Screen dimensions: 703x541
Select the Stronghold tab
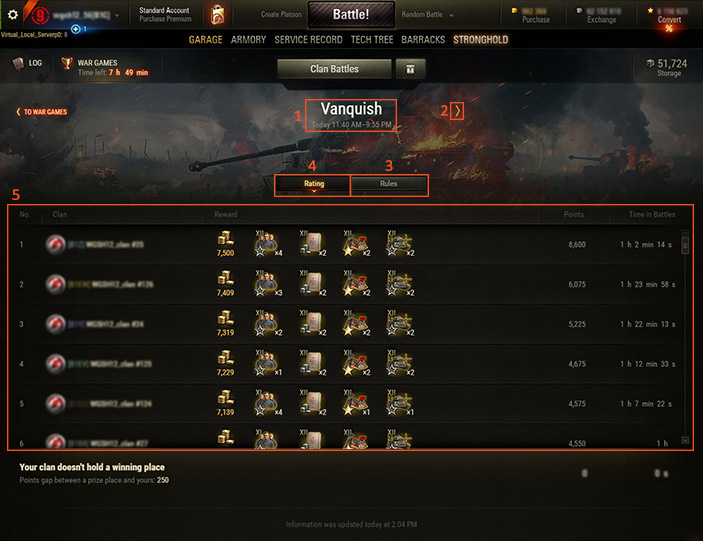click(480, 40)
